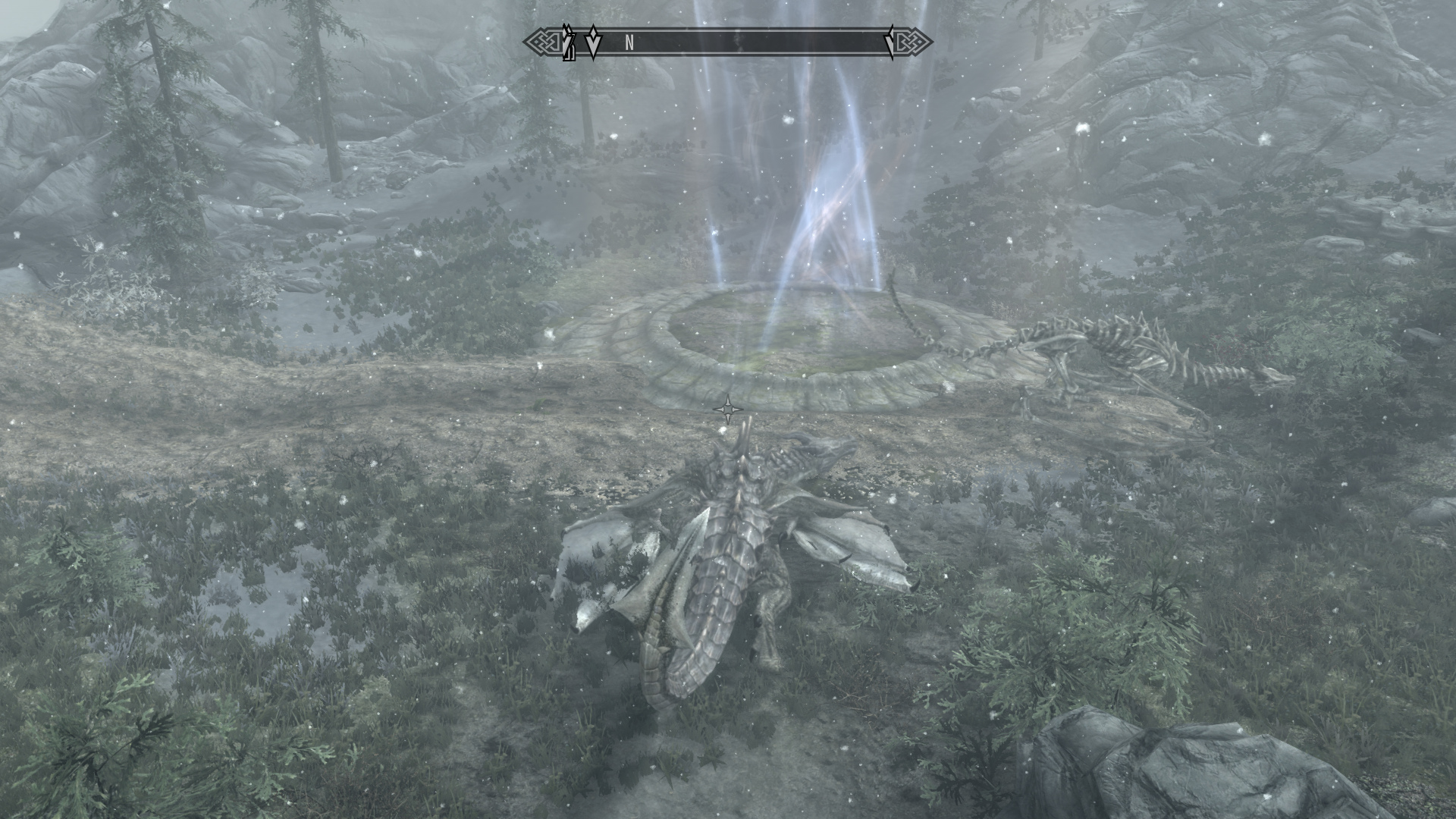Select the quest marker at compass right end
Image resolution: width=1456 pixels, height=819 pixels.
(x=890, y=42)
